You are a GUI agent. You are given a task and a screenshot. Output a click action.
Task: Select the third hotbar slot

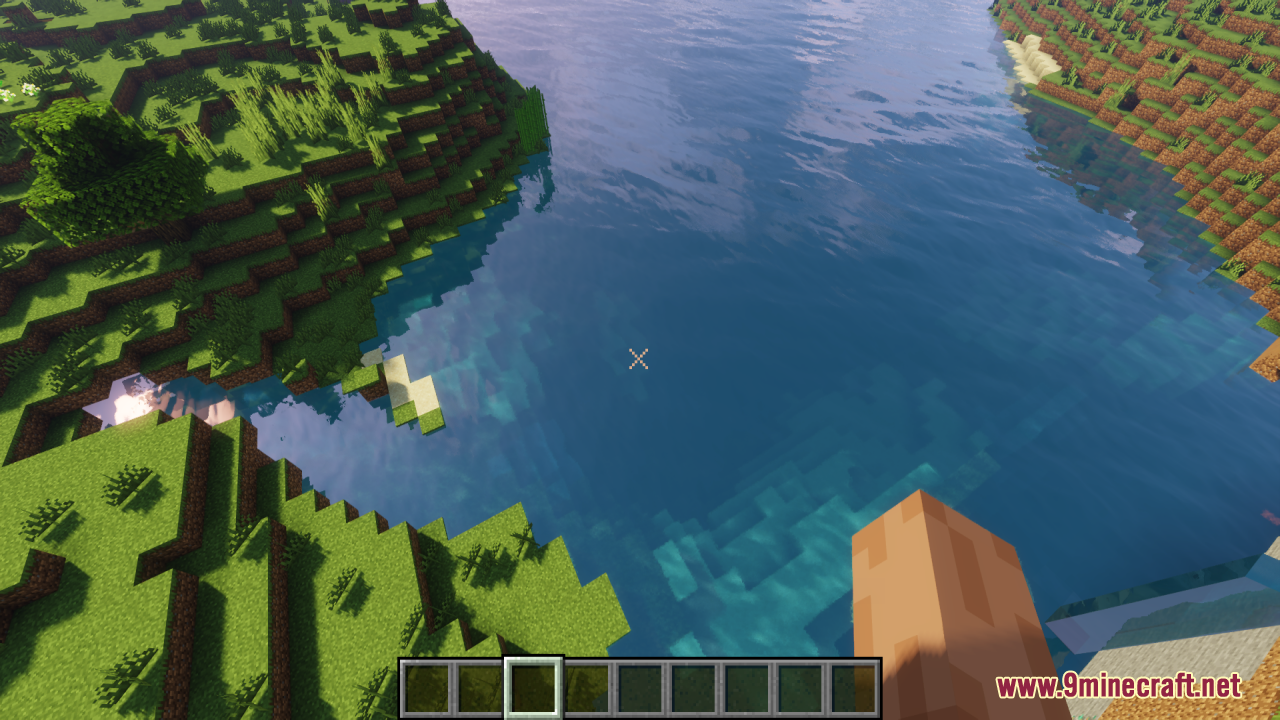535,686
